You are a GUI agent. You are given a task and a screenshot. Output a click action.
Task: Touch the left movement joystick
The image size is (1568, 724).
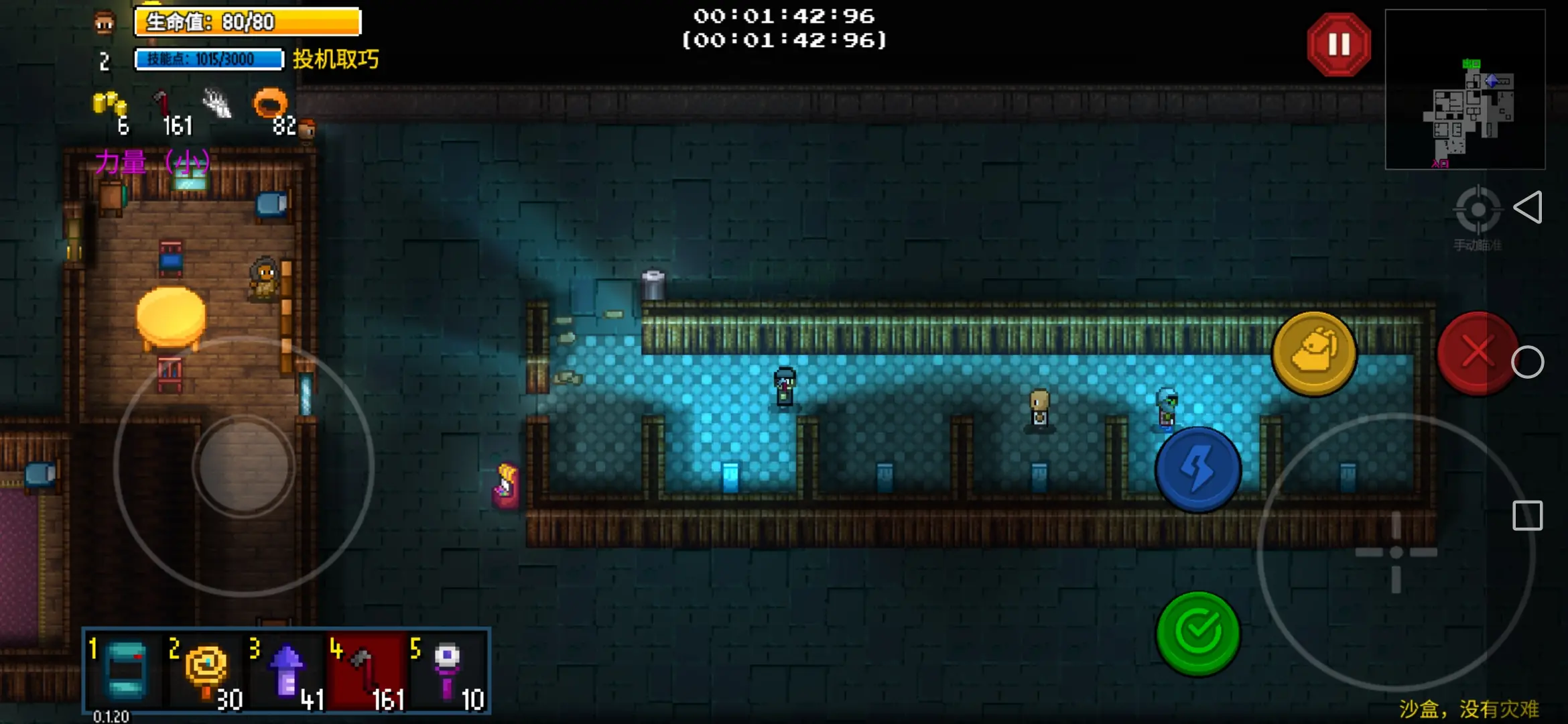coord(244,466)
